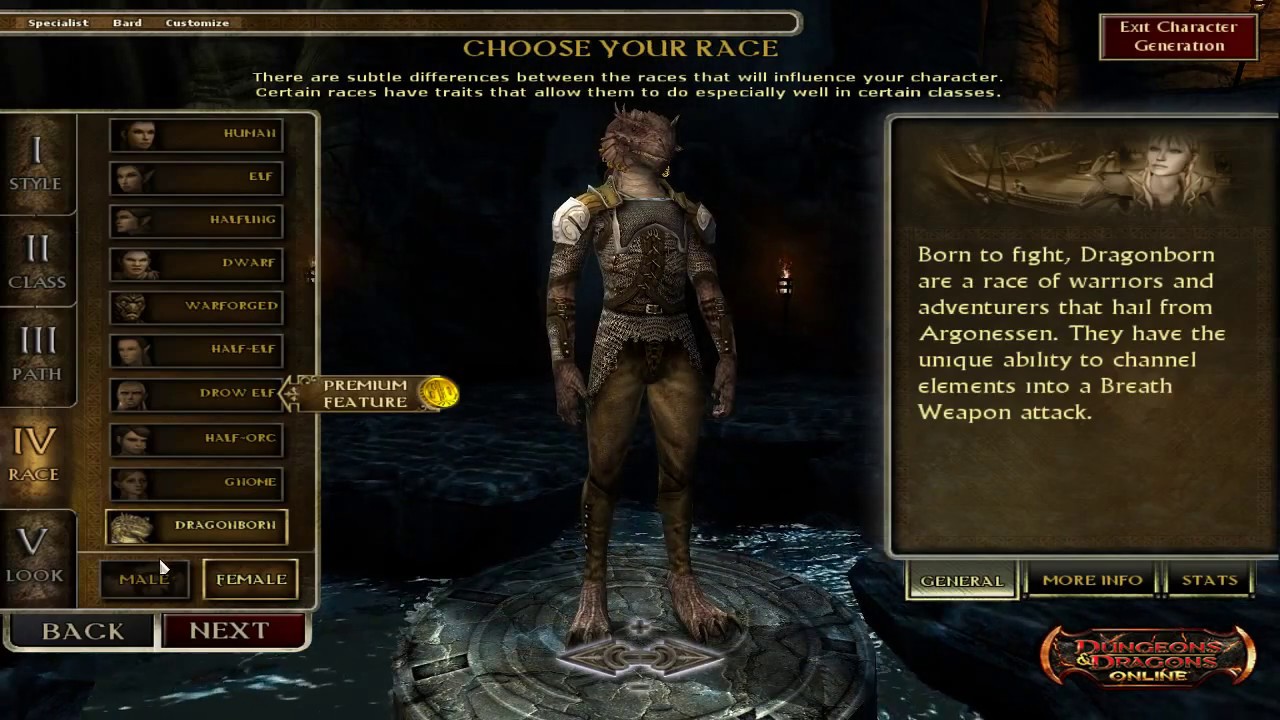The image size is (1280, 720).
Task: Select the Gnome race
Action: pyautogui.click(x=196, y=482)
